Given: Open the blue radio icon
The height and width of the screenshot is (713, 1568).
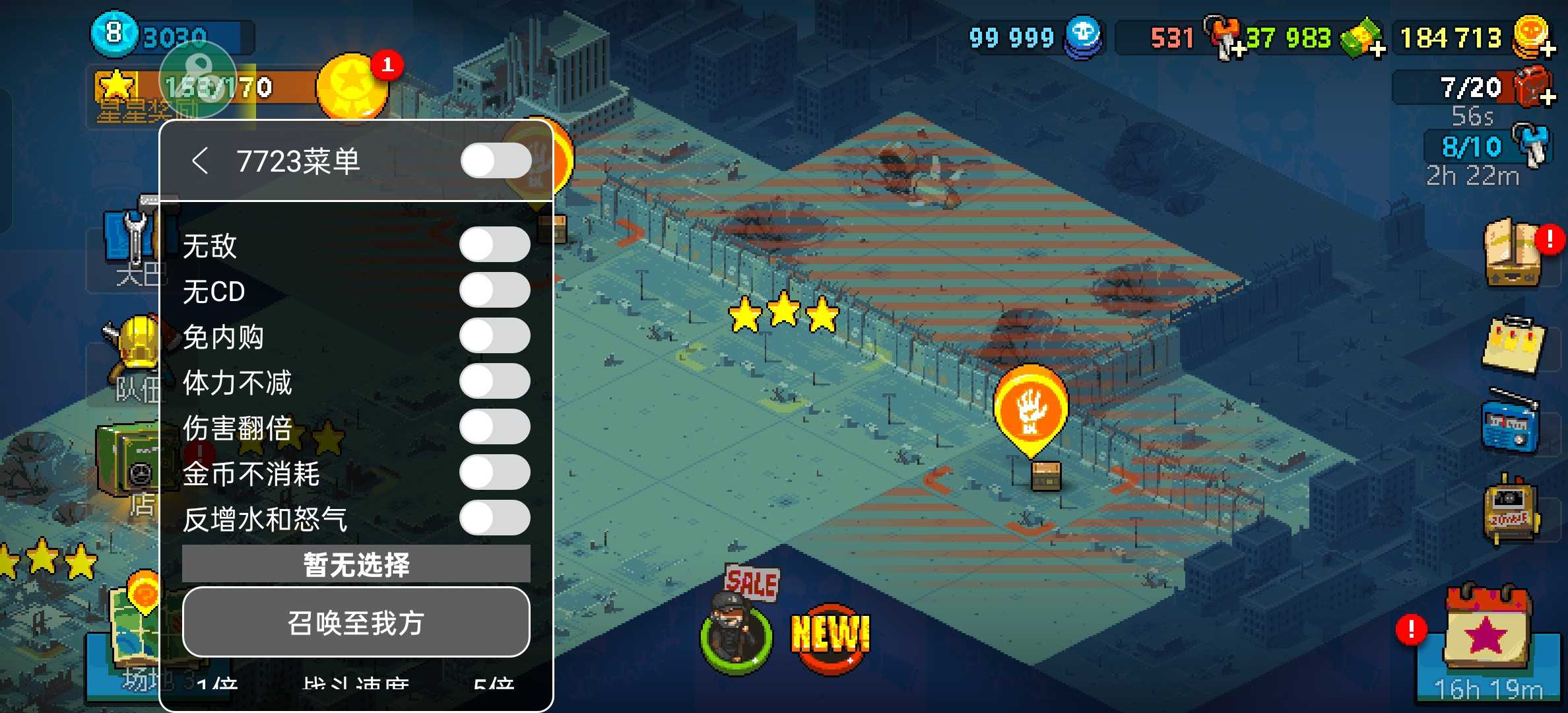Looking at the screenshot, I should pos(1511,423).
